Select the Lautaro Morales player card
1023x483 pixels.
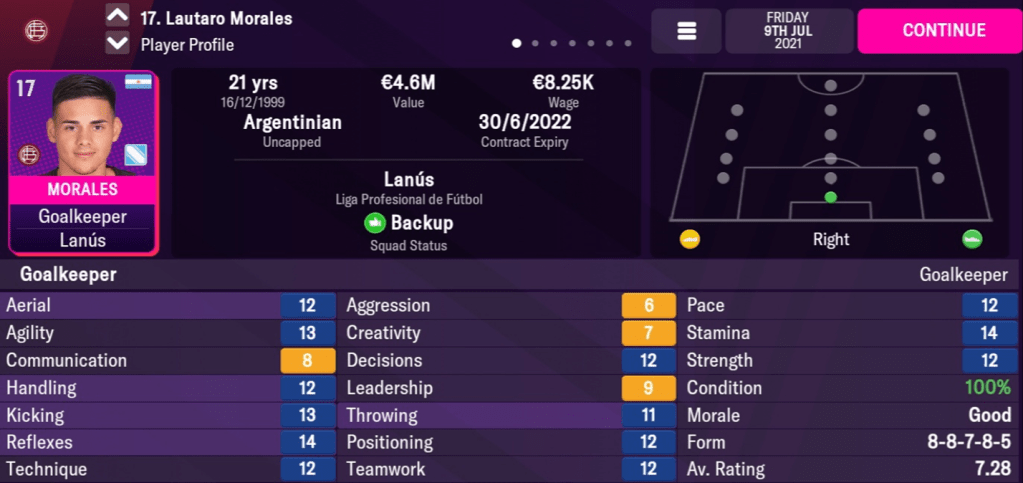point(83,163)
